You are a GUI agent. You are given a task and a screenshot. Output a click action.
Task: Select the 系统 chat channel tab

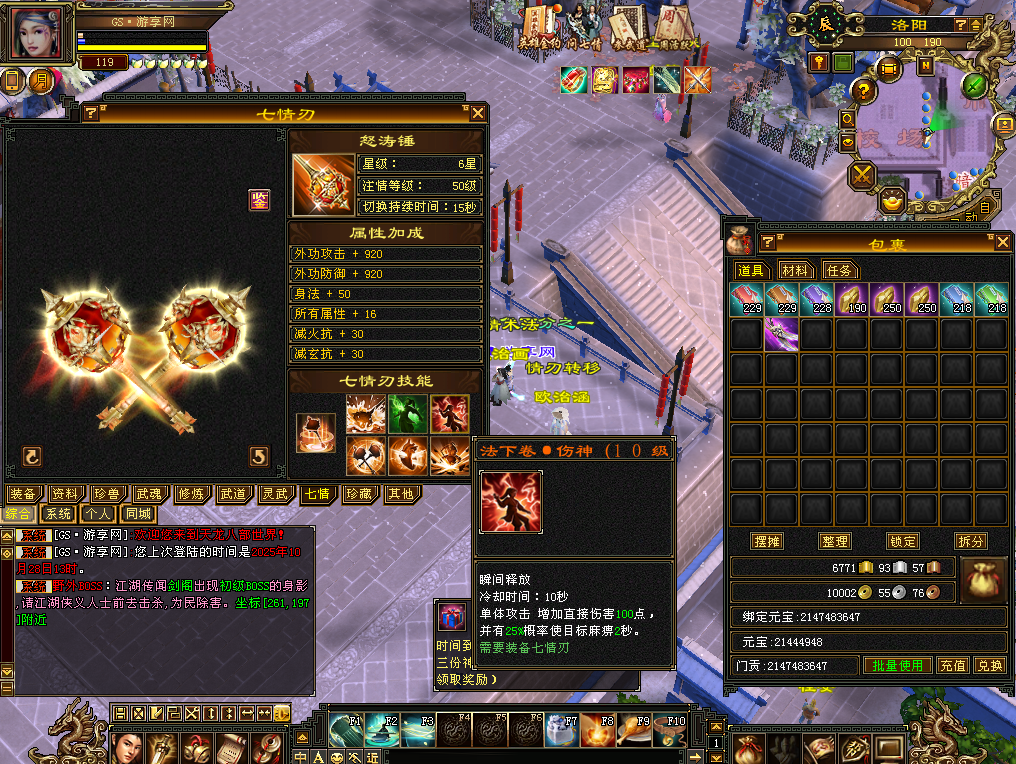tap(58, 513)
